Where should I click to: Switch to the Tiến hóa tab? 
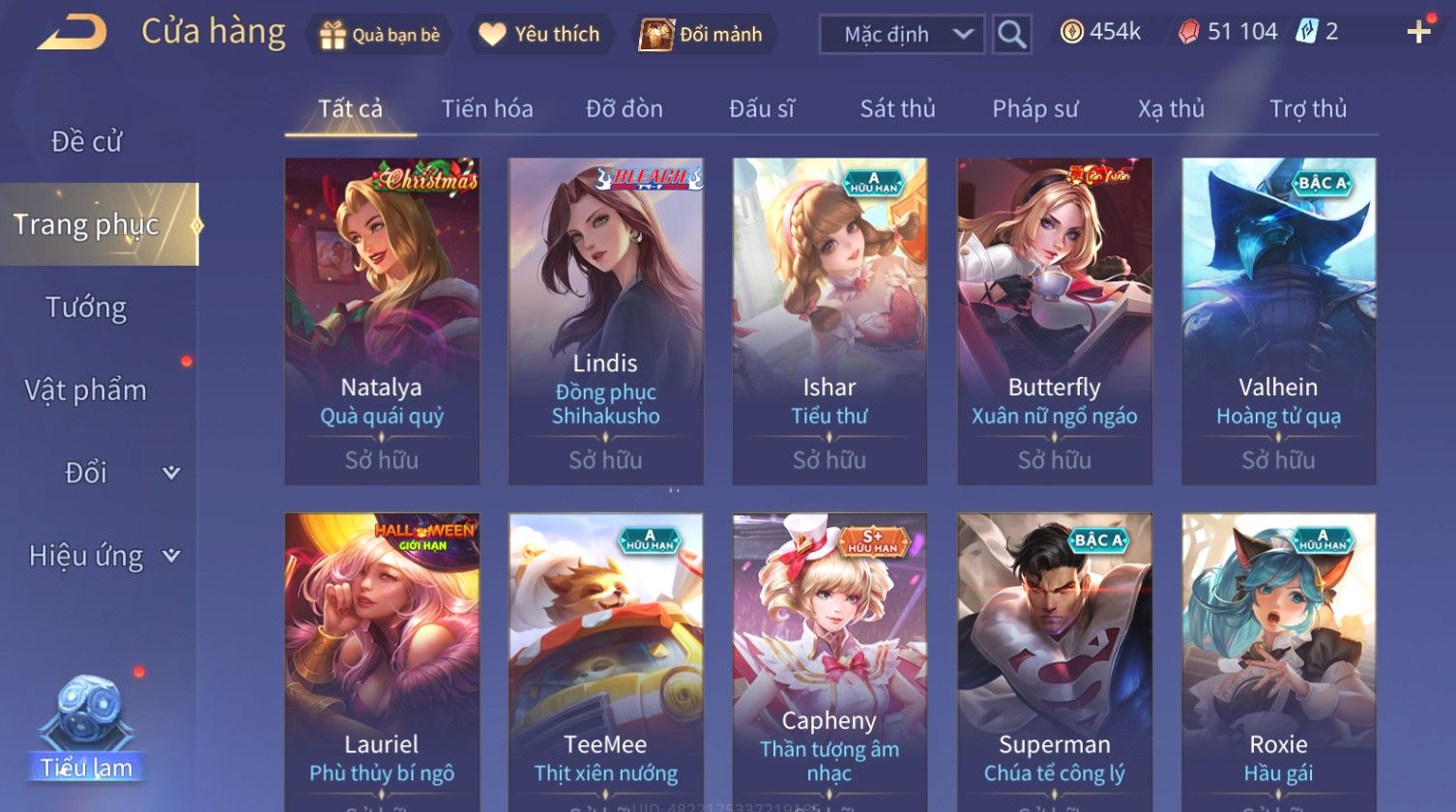[x=487, y=109]
